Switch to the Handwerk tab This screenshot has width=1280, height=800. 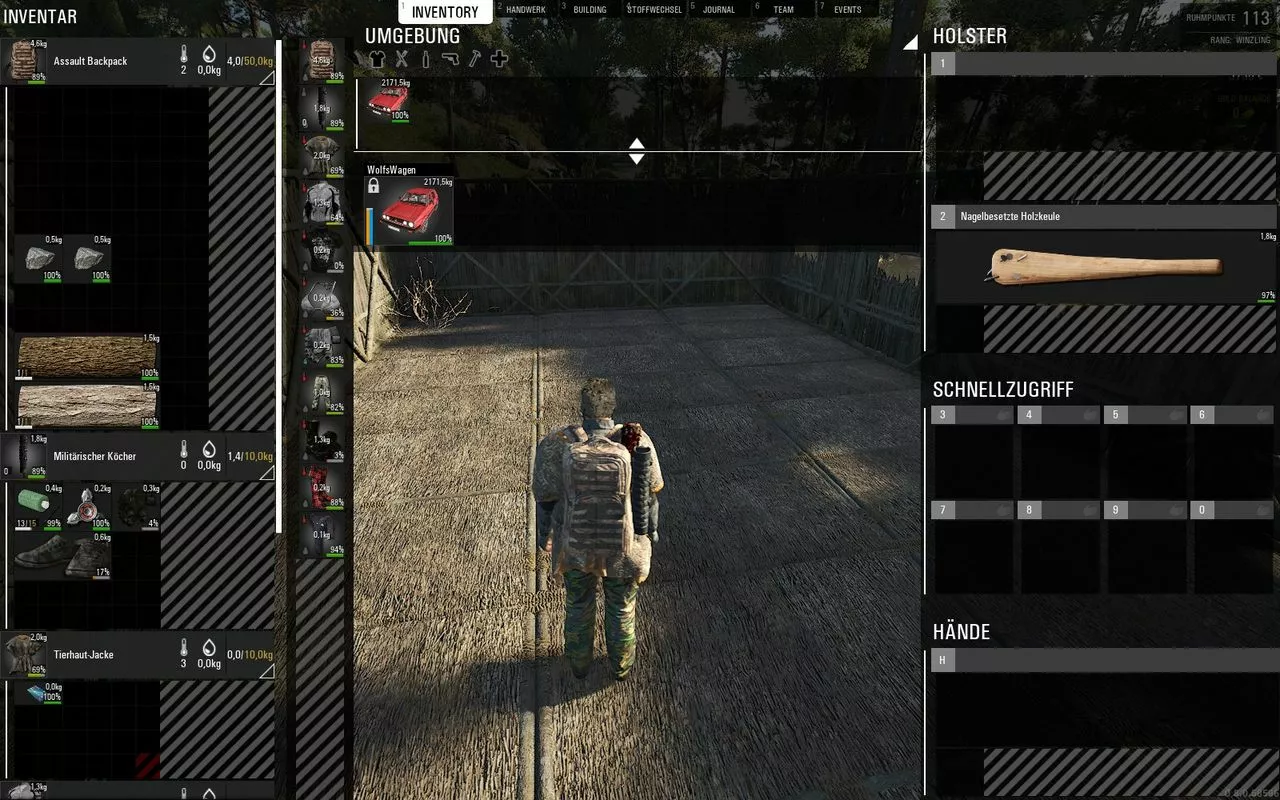pyautogui.click(x=526, y=10)
